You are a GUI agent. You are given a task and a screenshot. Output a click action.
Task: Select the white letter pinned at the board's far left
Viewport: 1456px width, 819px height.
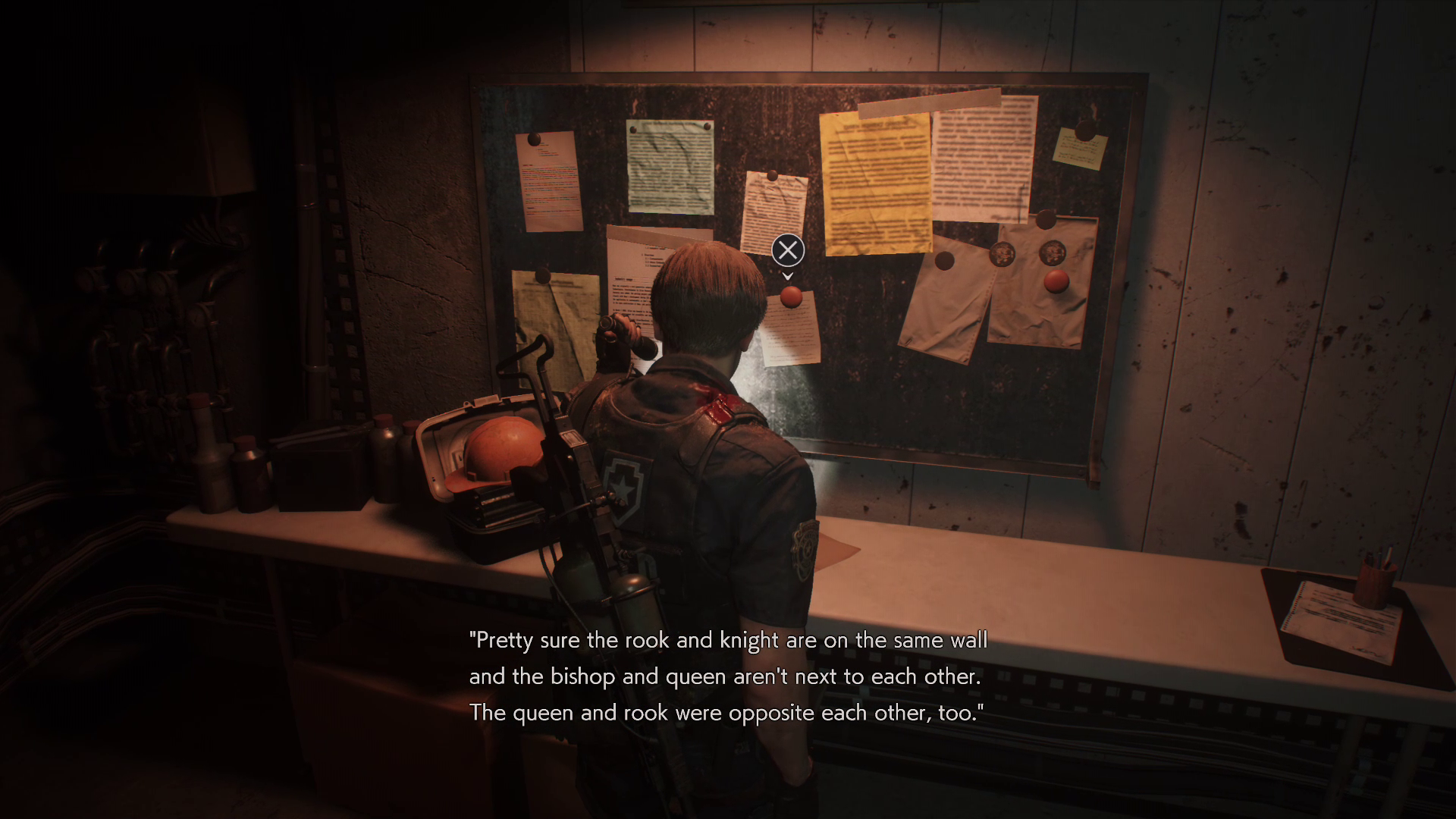[548, 186]
